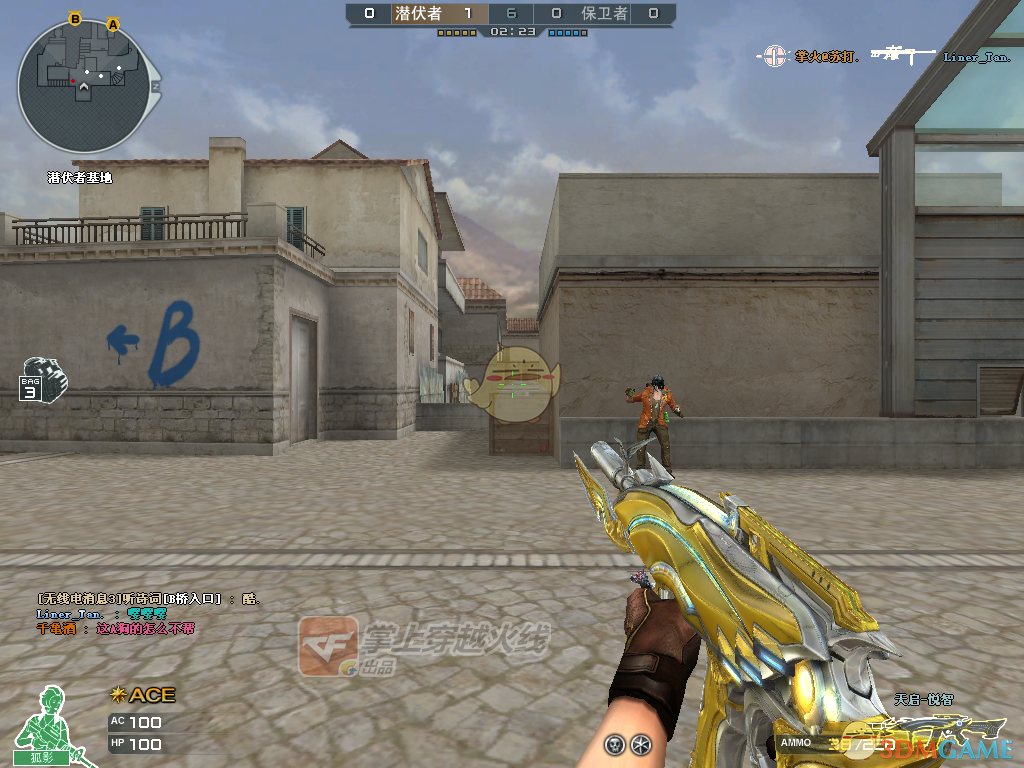This screenshot has width=1024, height=768.
Task: Select the second round grenade icon
Action: coord(641,744)
